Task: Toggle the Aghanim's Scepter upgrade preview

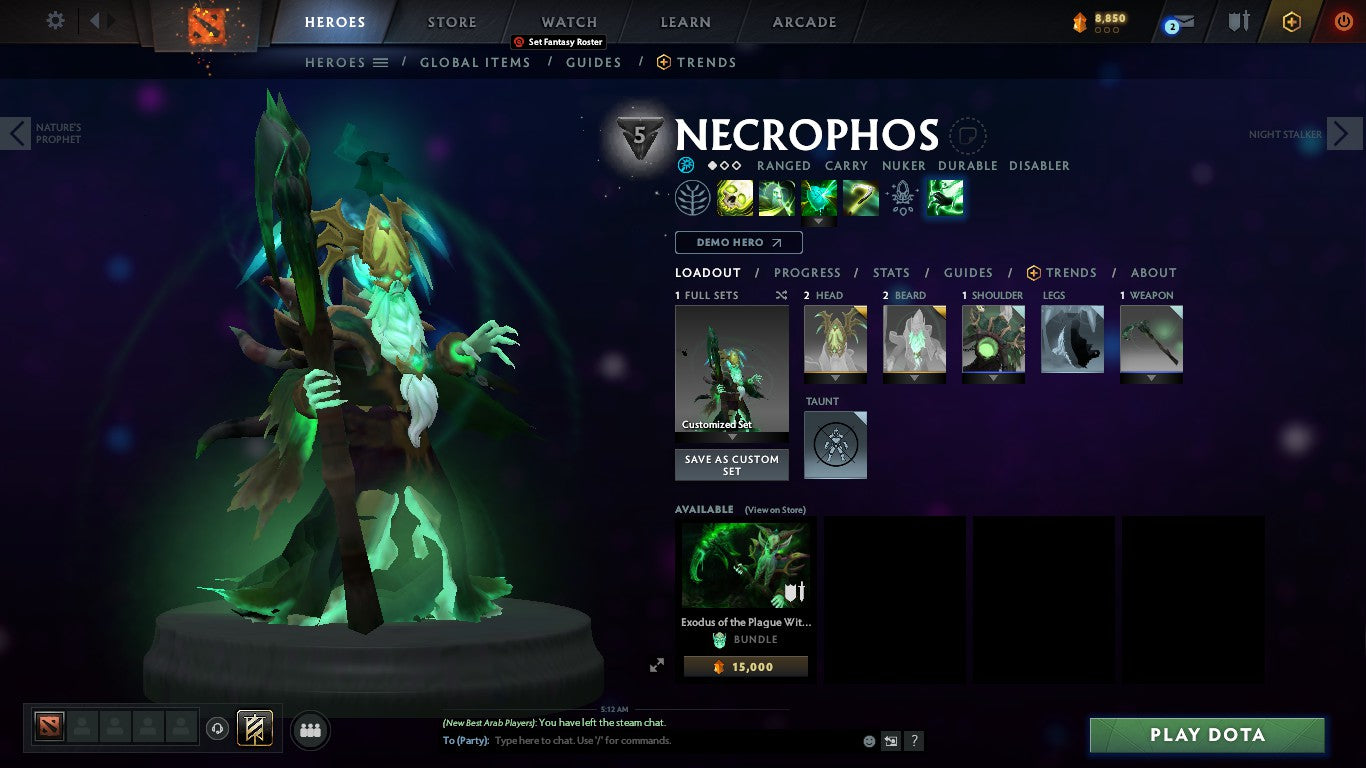Action: (903, 197)
